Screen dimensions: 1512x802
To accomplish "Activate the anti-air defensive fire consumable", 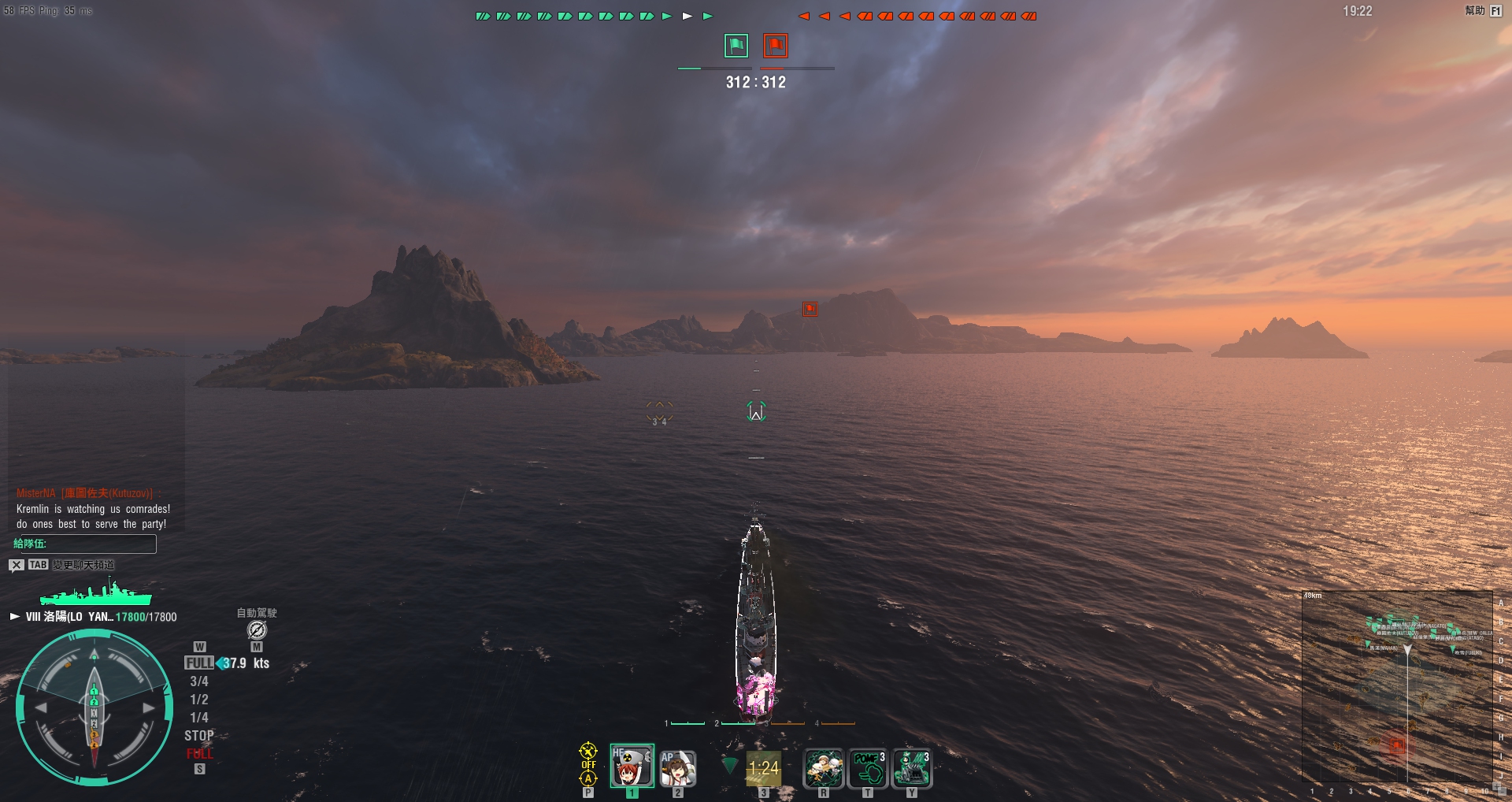I will point(912,768).
